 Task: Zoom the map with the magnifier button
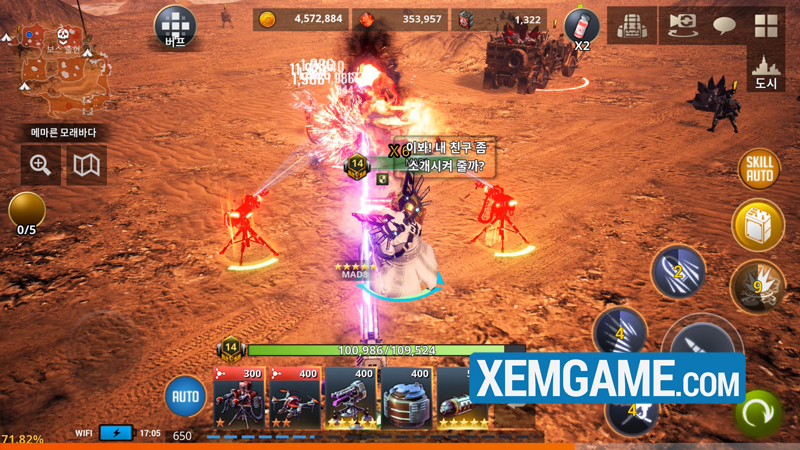(41, 165)
